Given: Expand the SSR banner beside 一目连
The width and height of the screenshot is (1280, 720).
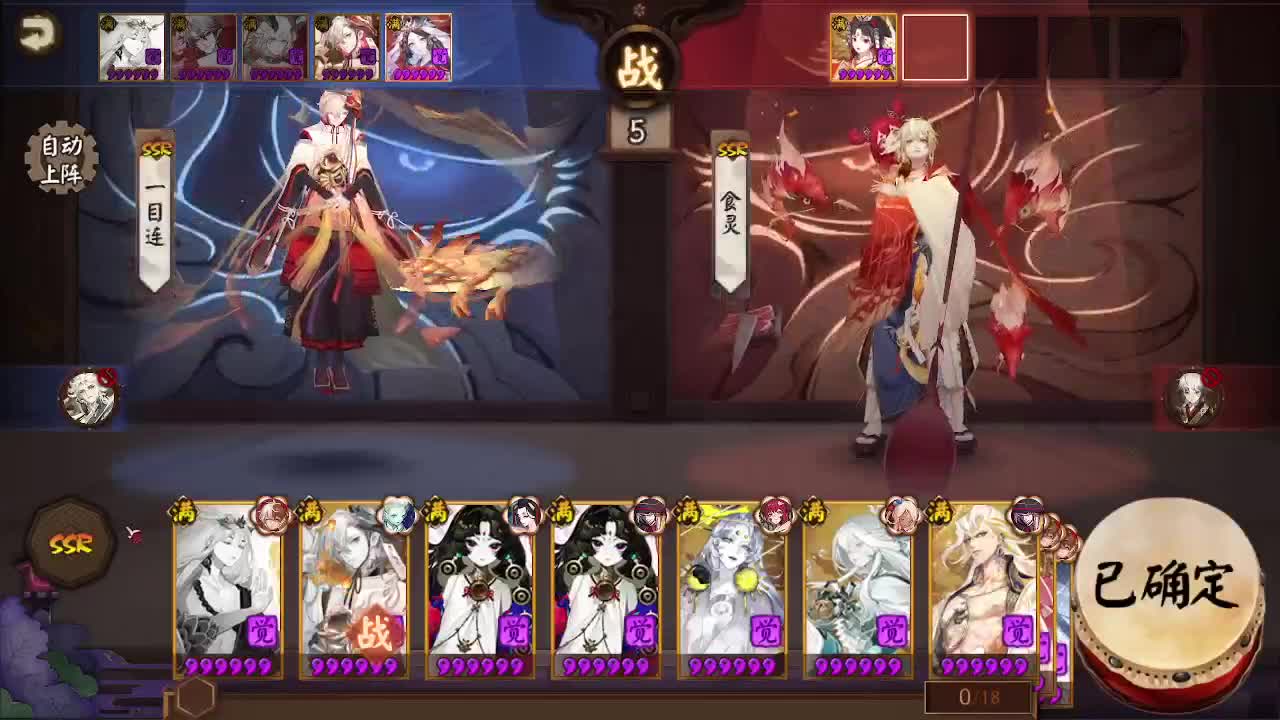Looking at the screenshot, I should (155, 150).
